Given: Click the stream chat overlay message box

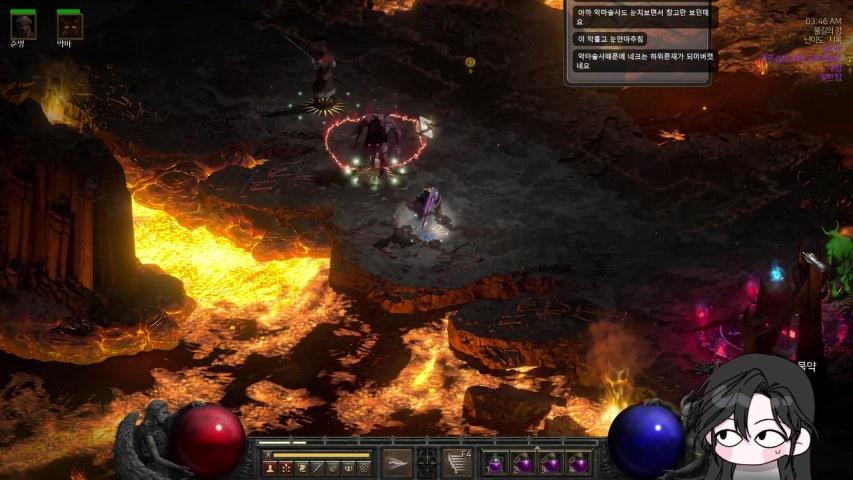Looking at the screenshot, I should (x=640, y=42).
